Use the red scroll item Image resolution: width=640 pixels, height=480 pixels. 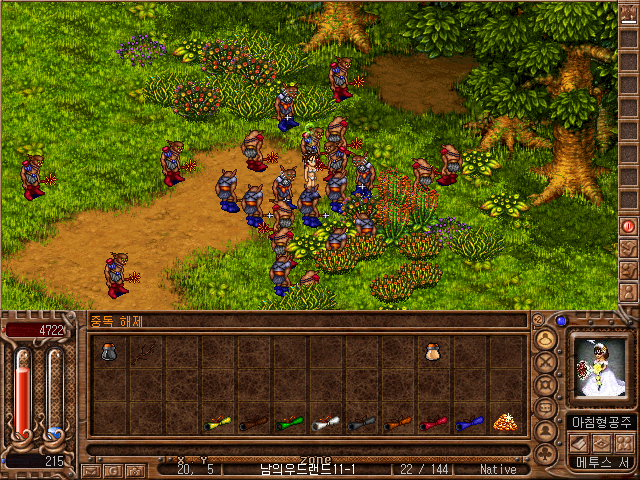[432, 423]
